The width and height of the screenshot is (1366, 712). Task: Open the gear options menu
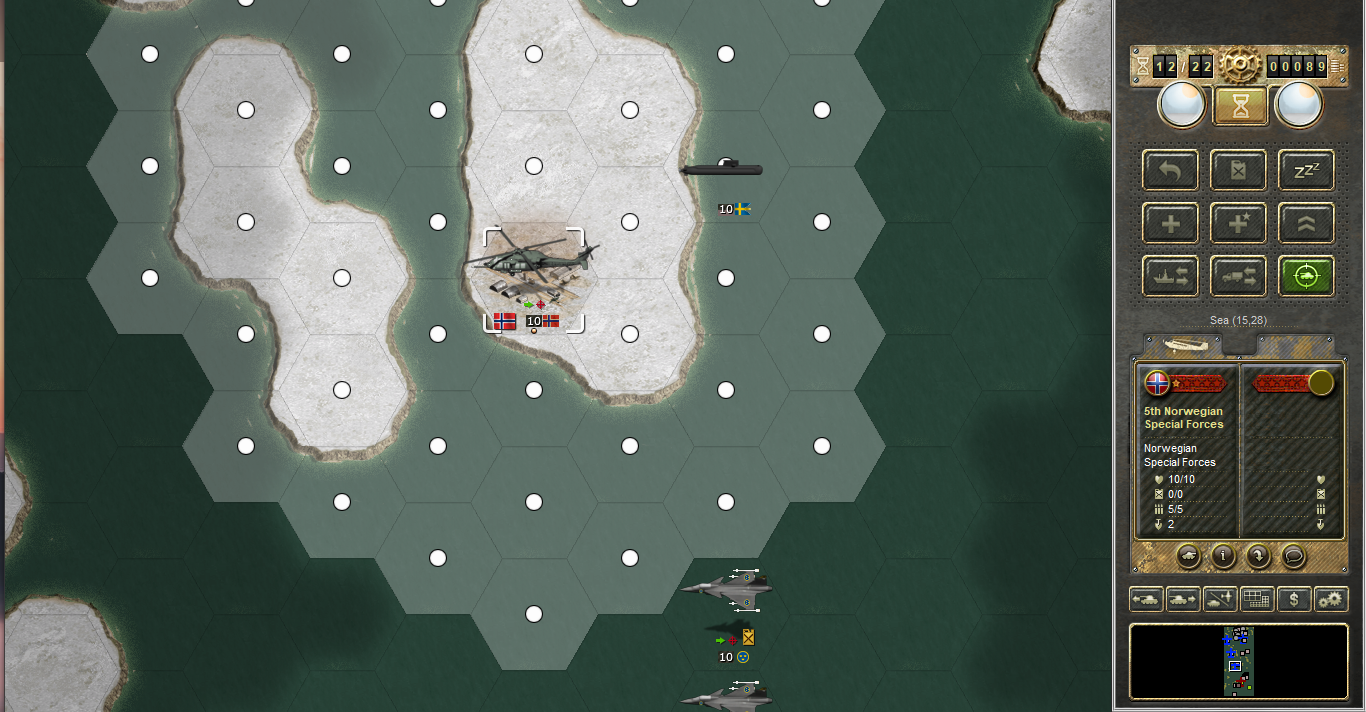[x=1239, y=66]
